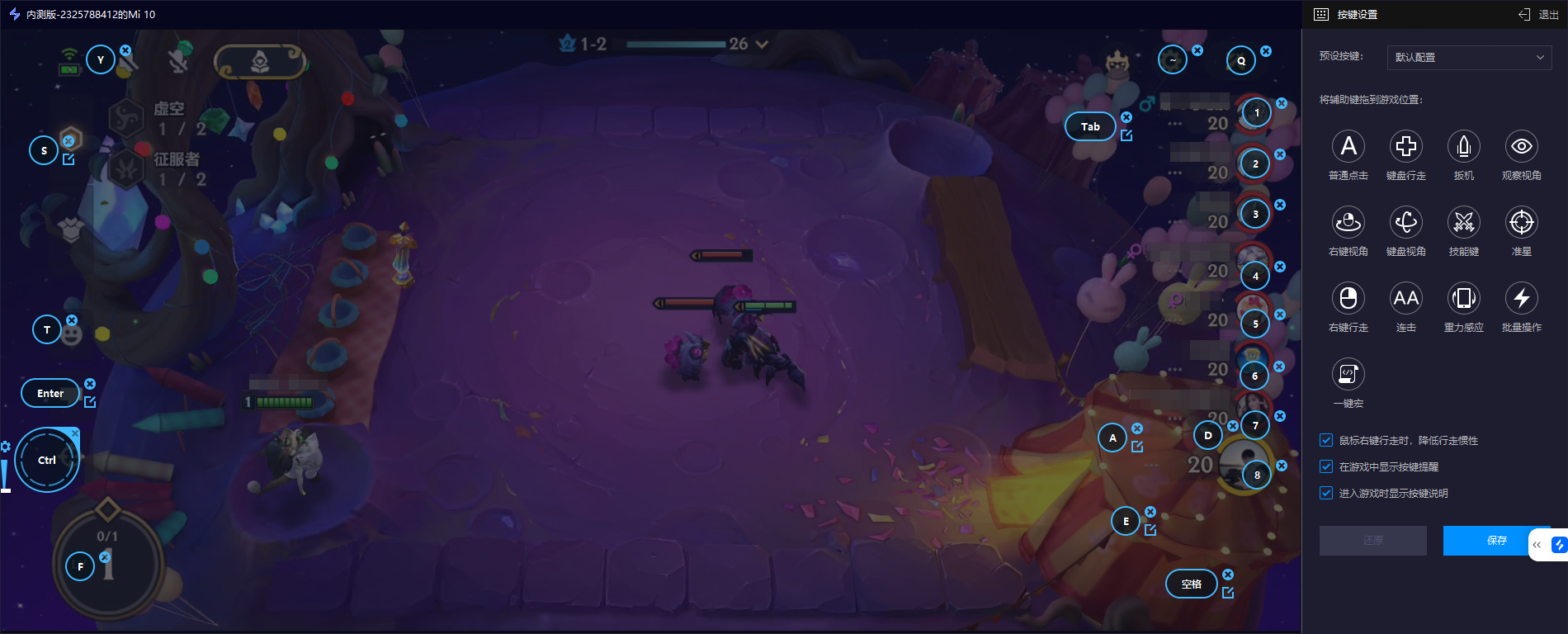1568x634 pixels.
Task: Select the 普通点击 tap key tool
Action: (1348, 147)
